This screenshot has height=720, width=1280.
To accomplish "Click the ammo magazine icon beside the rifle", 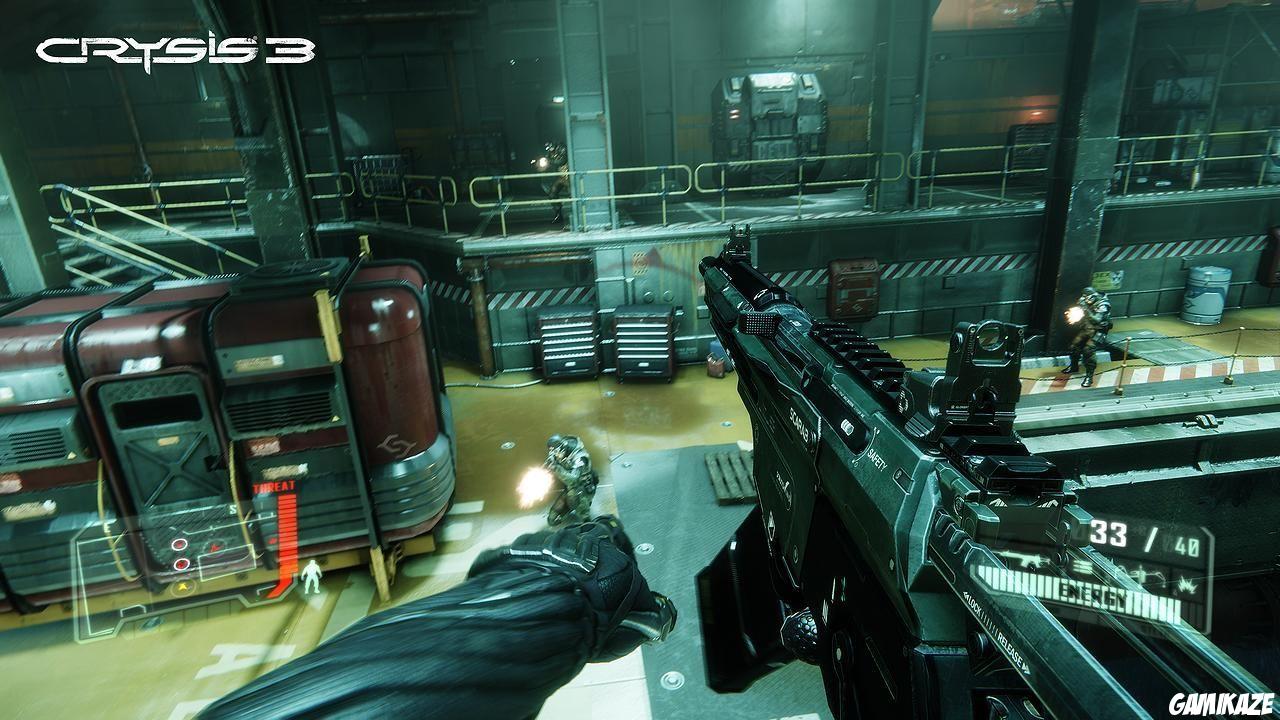I will point(1080,566).
